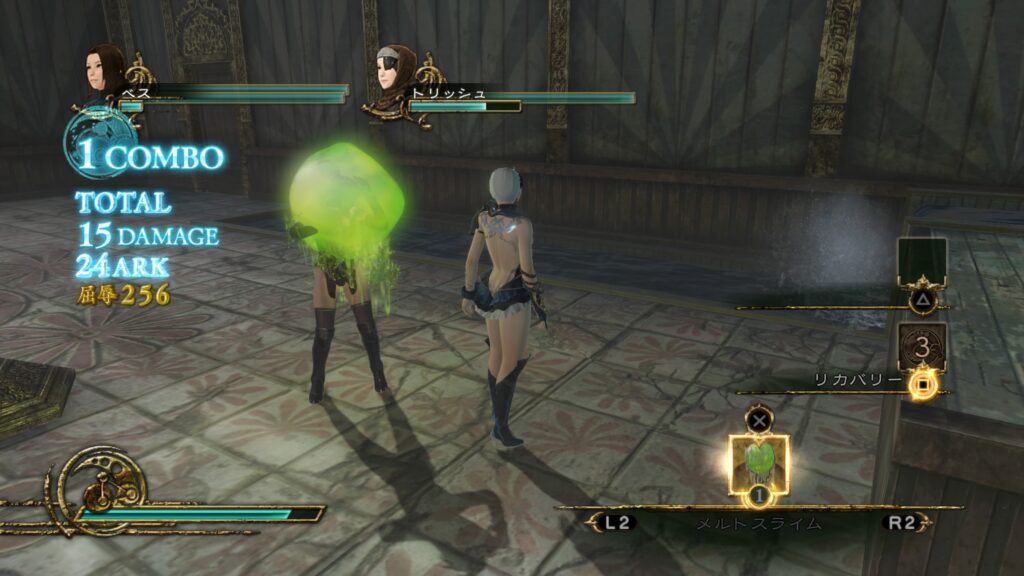Activate the Recovery trap slot showing 3
Viewport: 1024px width, 576px height.
(x=921, y=350)
